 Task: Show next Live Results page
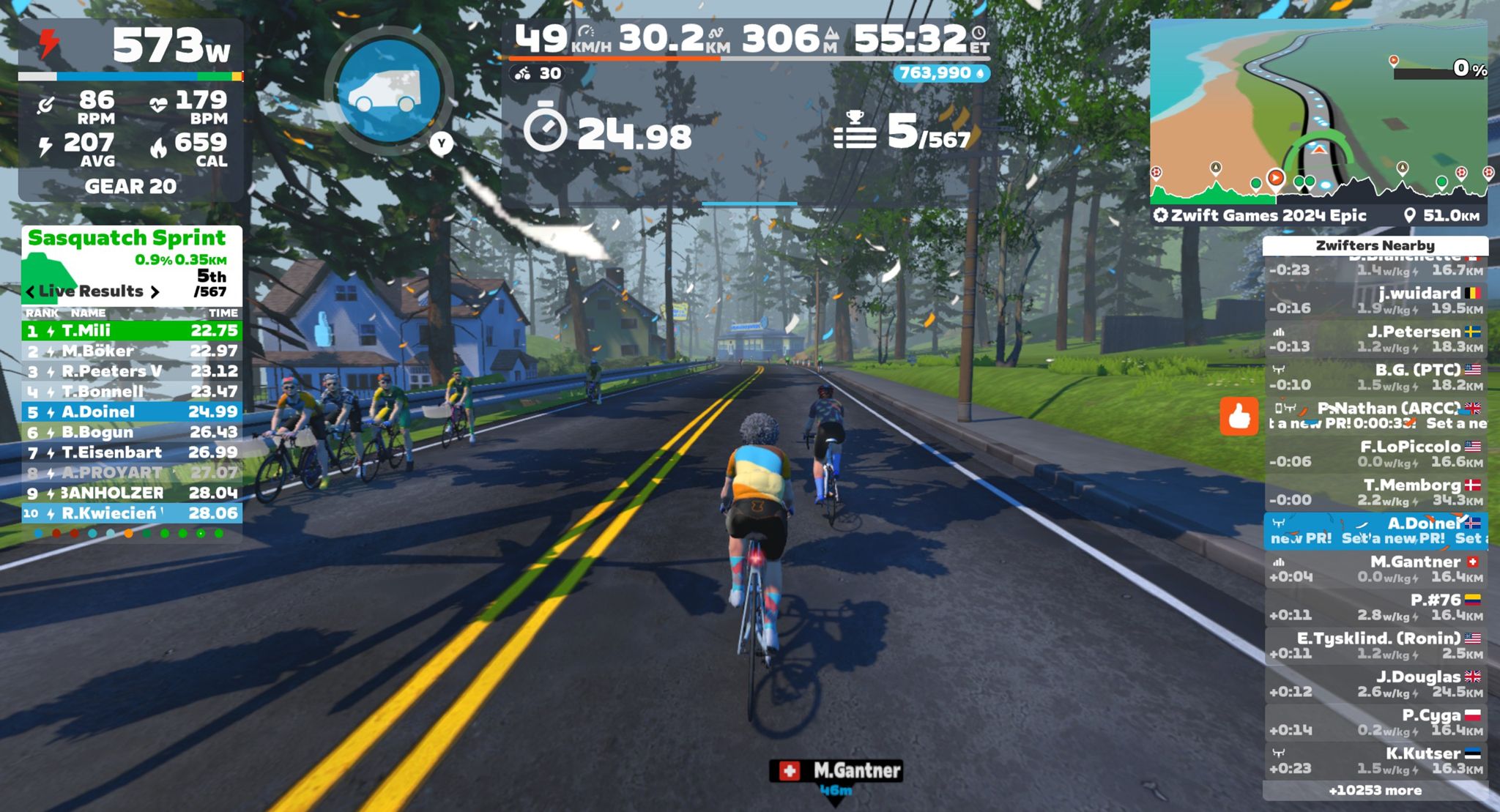tap(155, 292)
